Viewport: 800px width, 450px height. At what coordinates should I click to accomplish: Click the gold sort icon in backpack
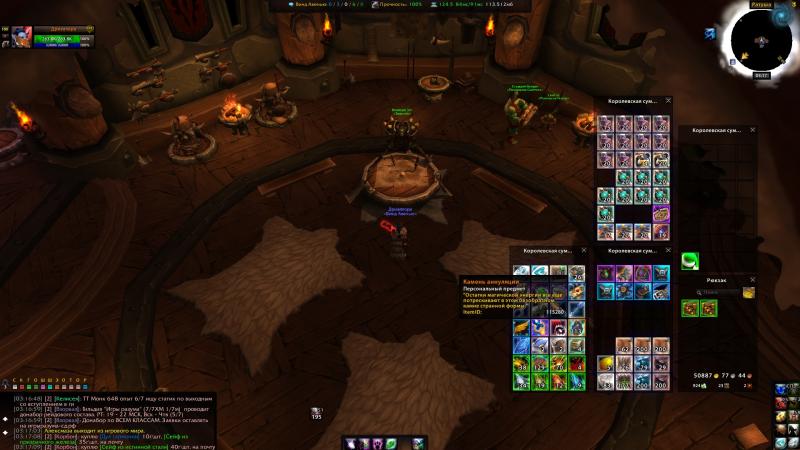(x=748, y=293)
